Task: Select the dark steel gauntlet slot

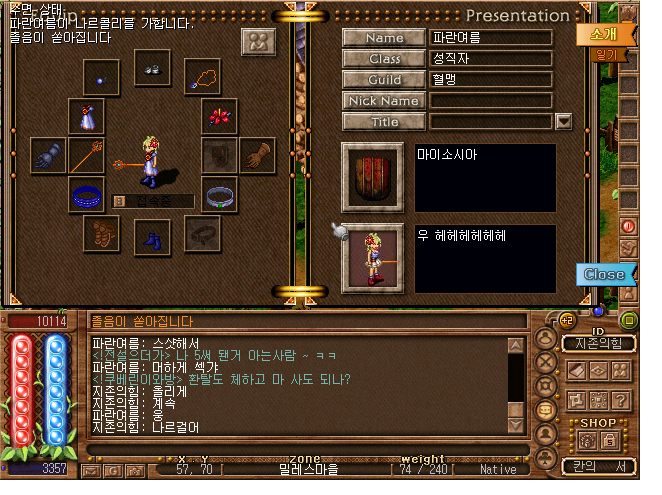Action: pyautogui.click(x=47, y=155)
